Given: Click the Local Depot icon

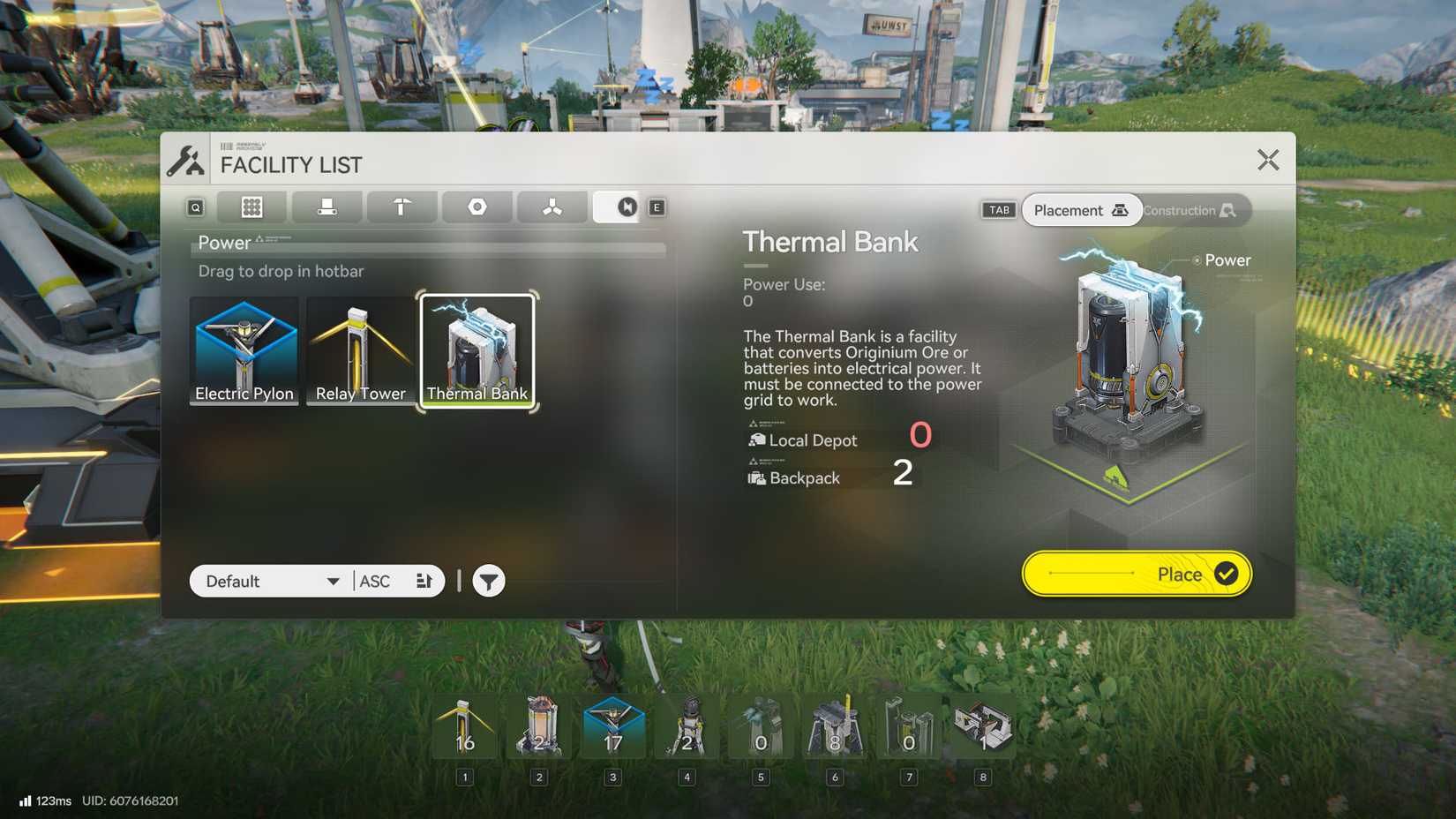Looking at the screenshot, I should (757, 439).
